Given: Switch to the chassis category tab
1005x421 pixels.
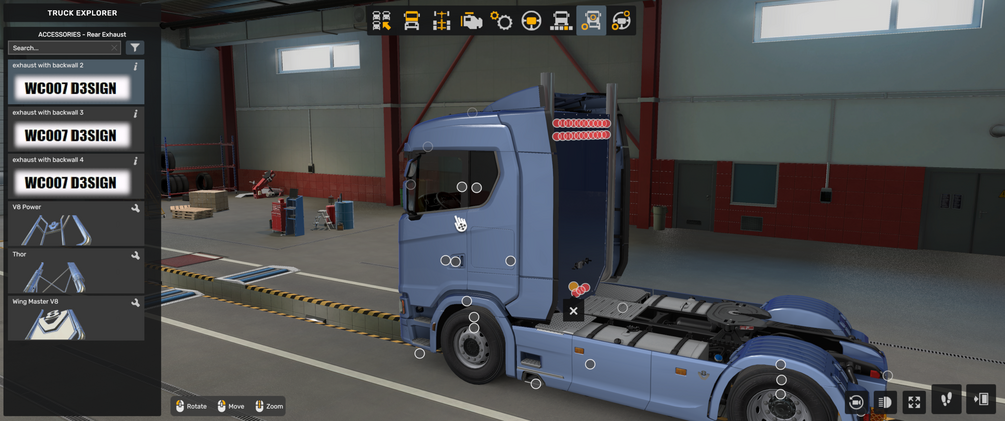Looking at the screenshot, I should 441,21.
